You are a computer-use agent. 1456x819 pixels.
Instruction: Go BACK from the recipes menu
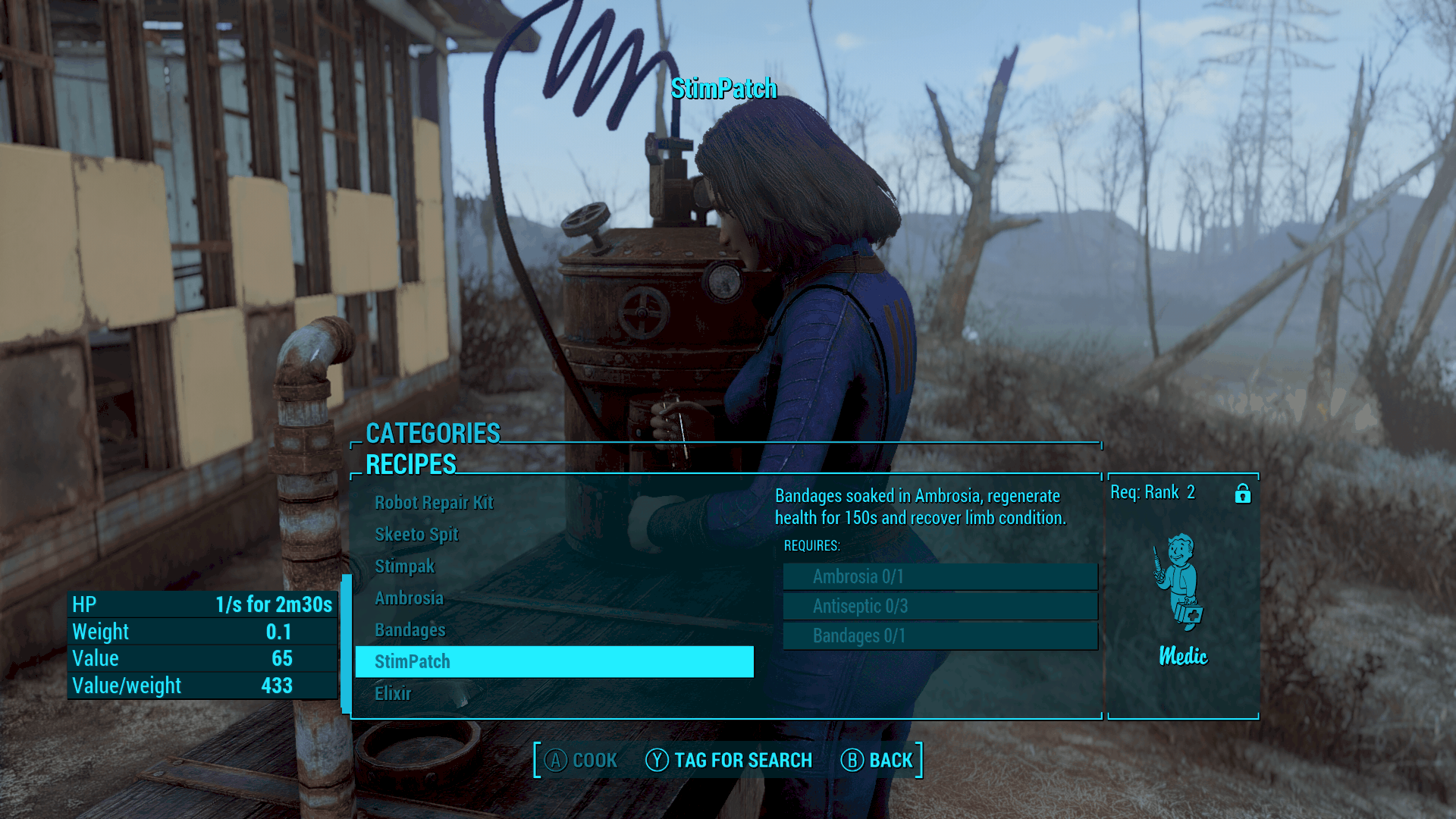[877, 760]
